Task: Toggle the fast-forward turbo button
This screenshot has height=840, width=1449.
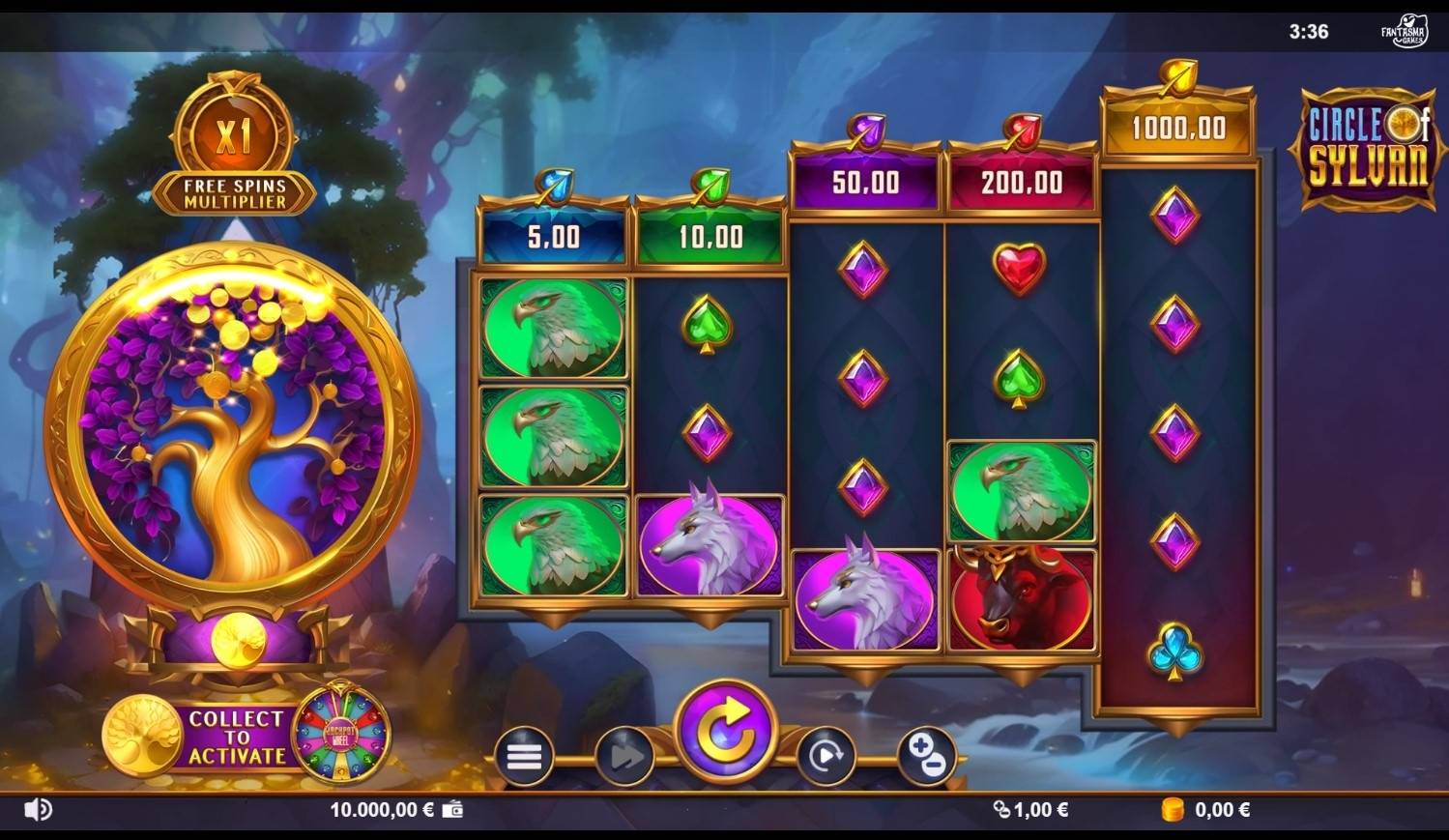Action: 624,756
